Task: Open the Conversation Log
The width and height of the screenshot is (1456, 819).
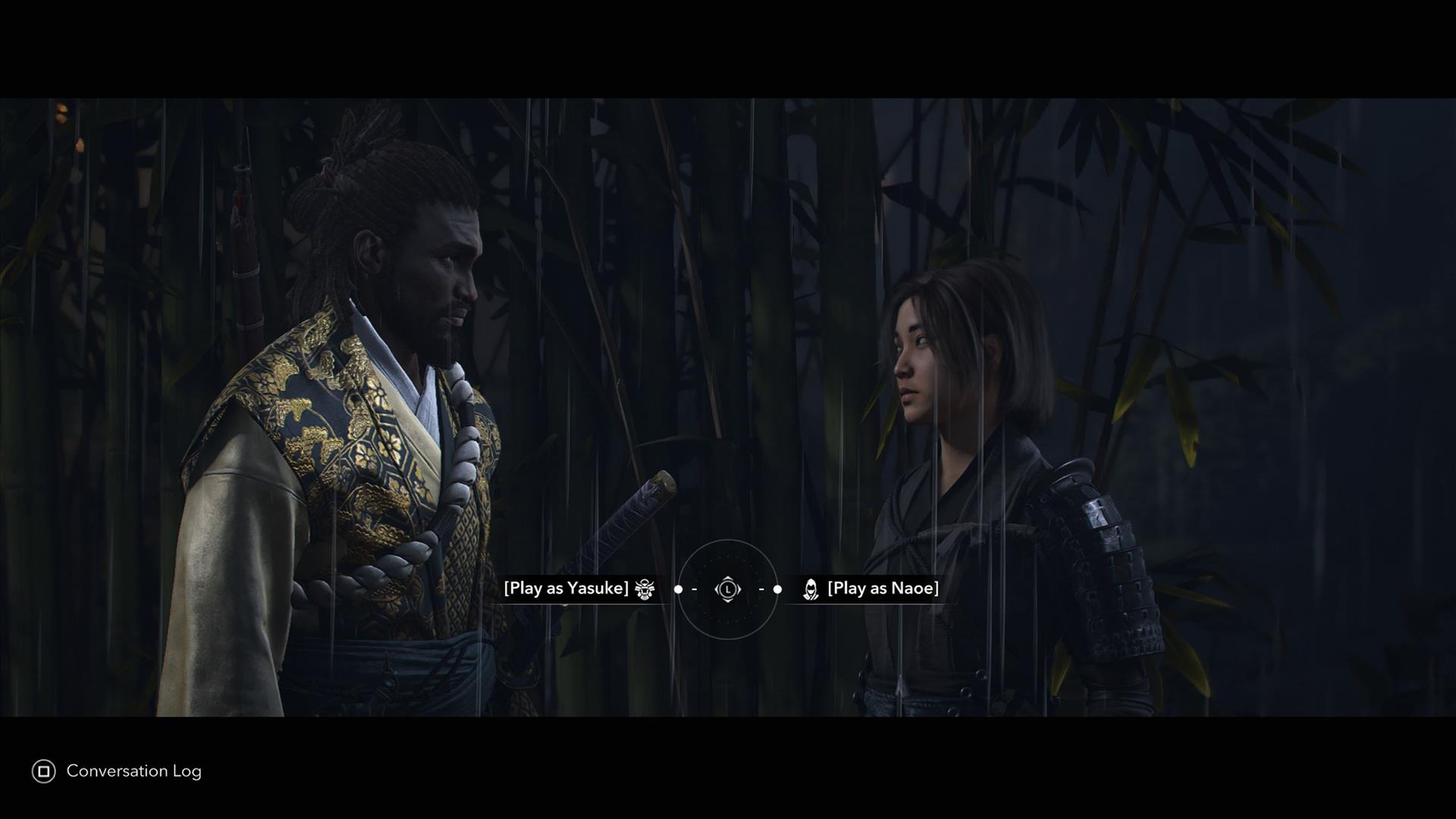Action: click(118, 771)
